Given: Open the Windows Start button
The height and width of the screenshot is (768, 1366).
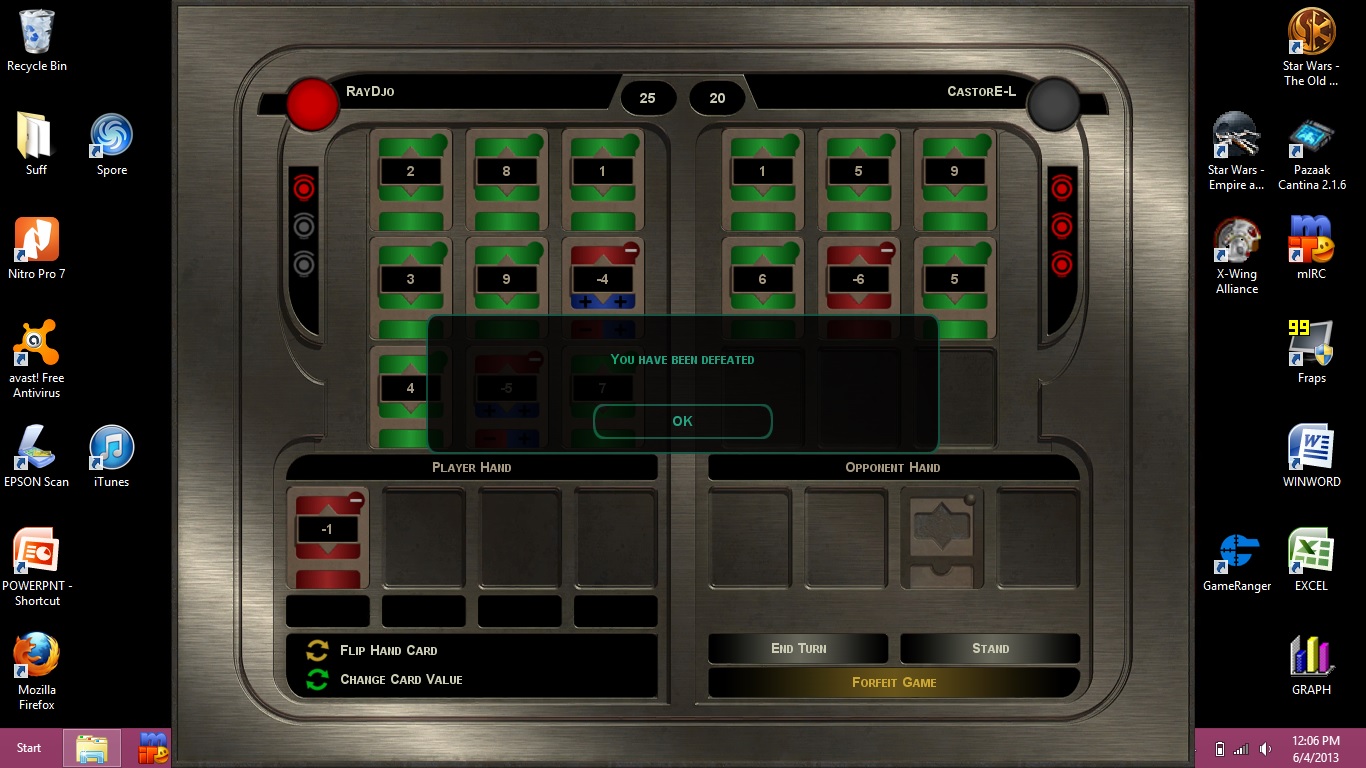Looking at the screenshot, I should tap(29, 748).
